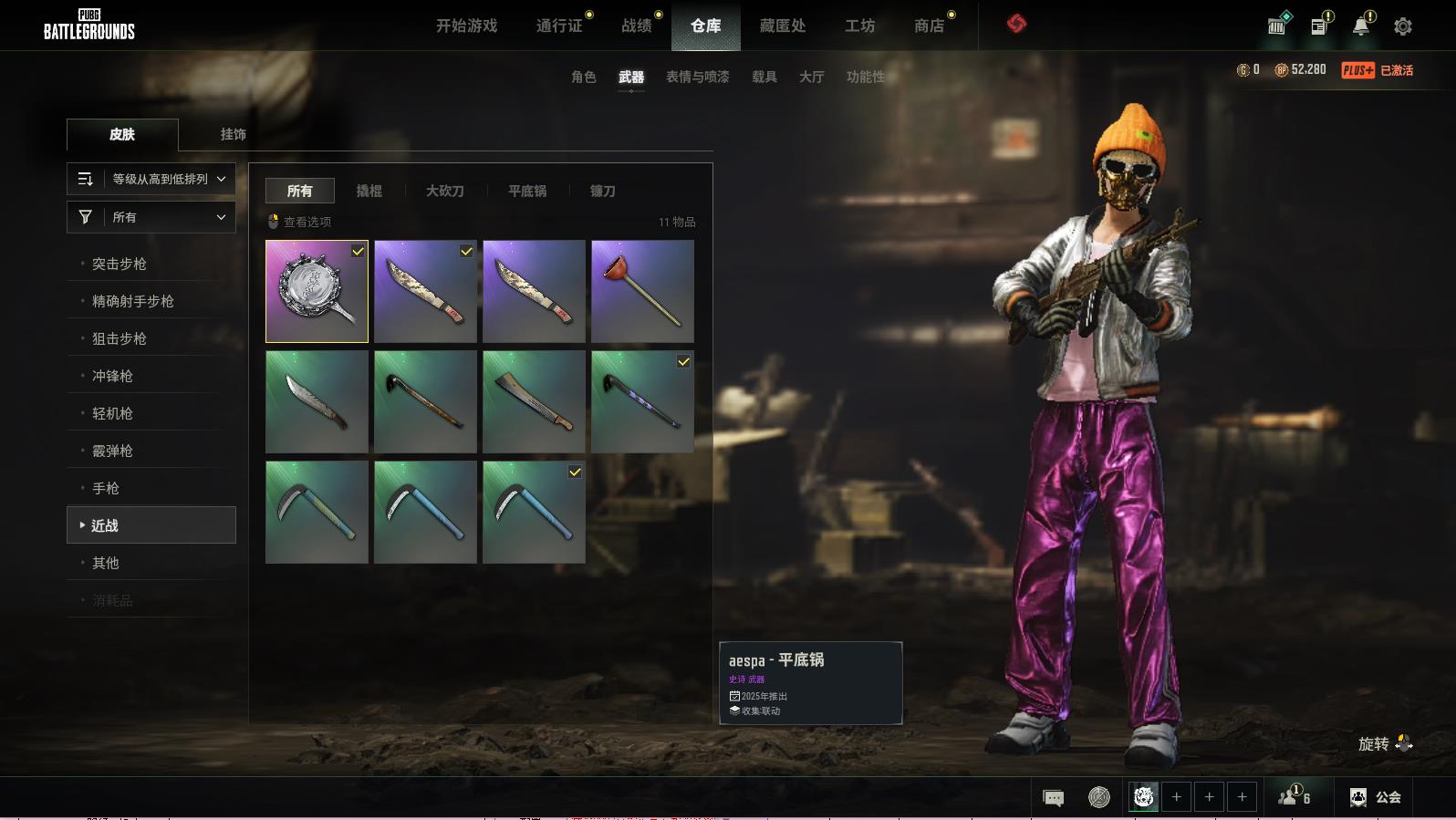Filter melee skins by 平底锅
The height and width of the screenshot is (820, 1456).
[527, 191]
